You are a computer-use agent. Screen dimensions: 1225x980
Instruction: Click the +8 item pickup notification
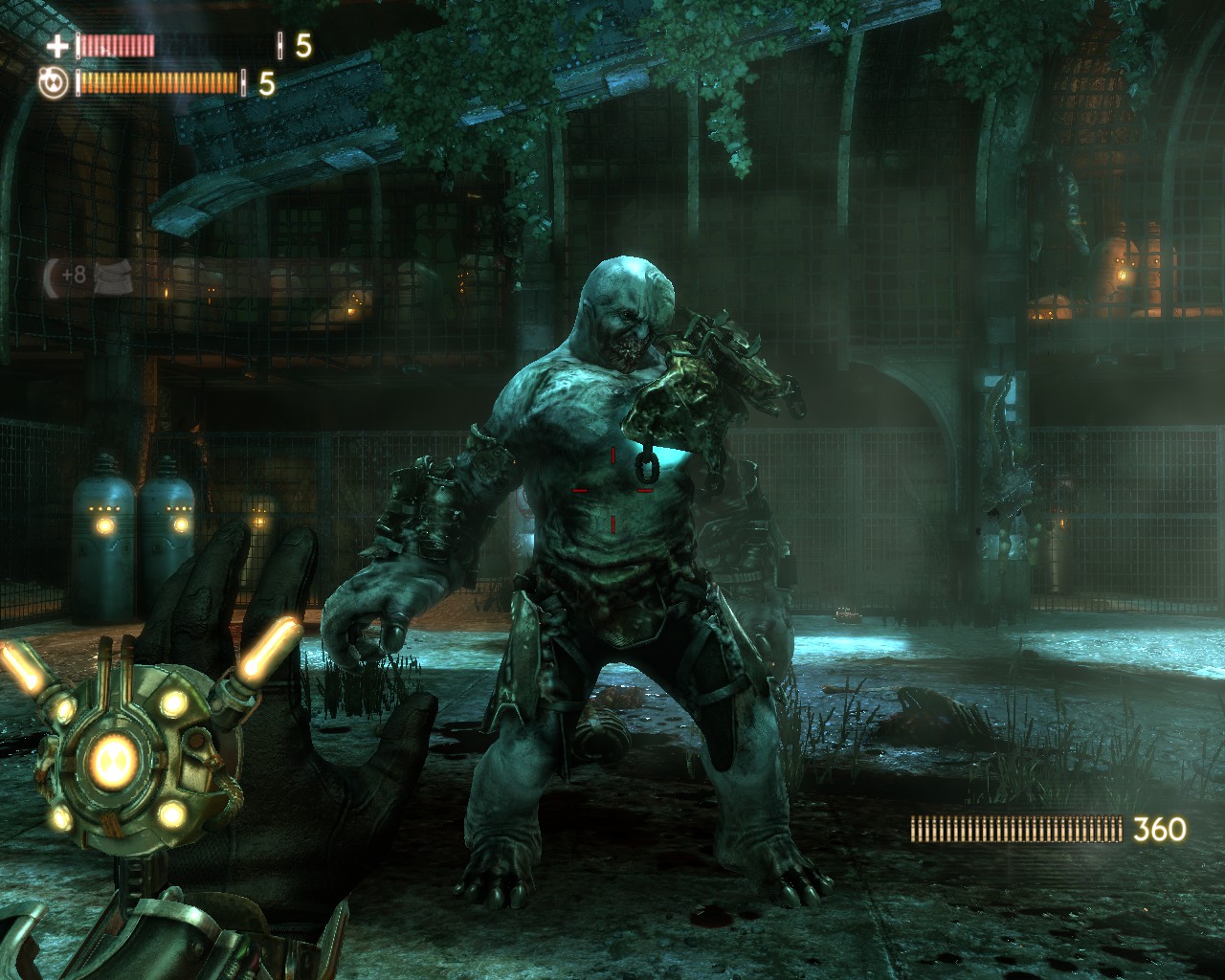(x=87, y=276)
